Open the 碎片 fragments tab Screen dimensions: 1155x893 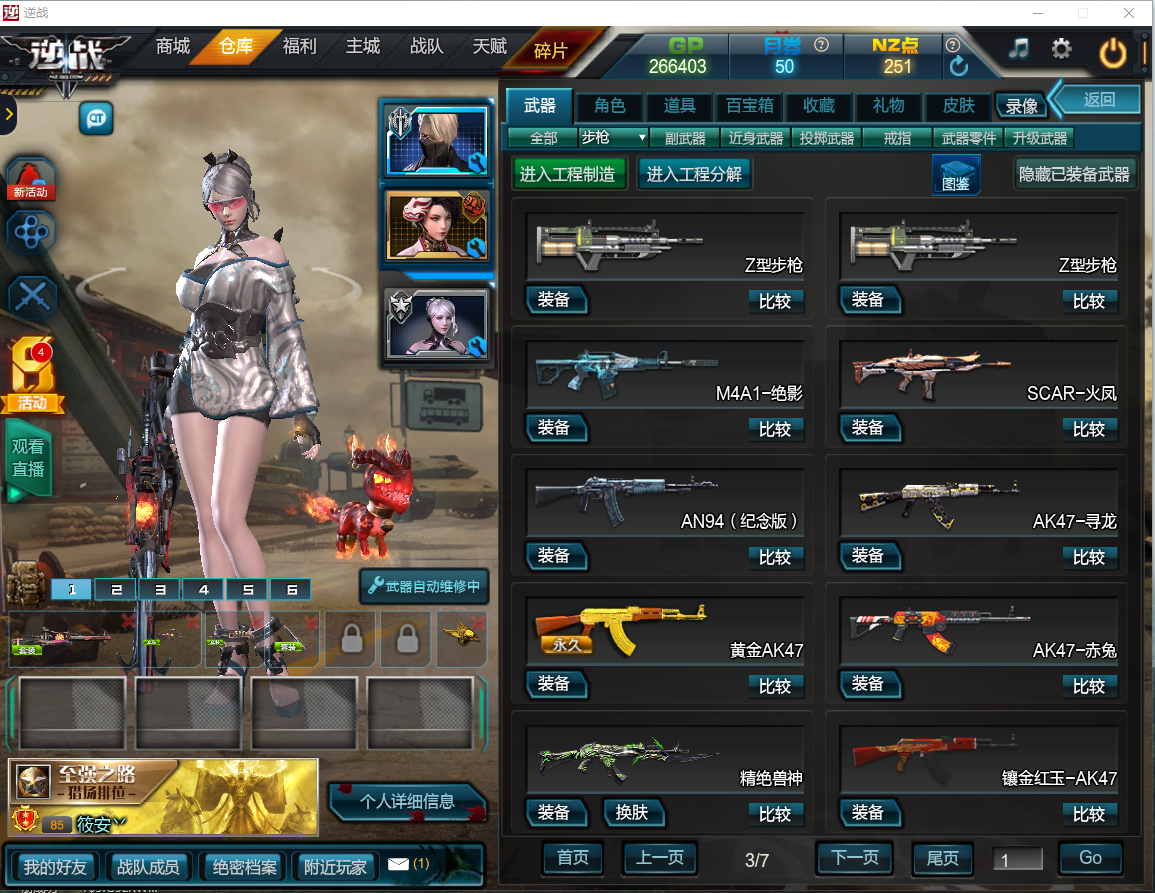pos(551,50)
